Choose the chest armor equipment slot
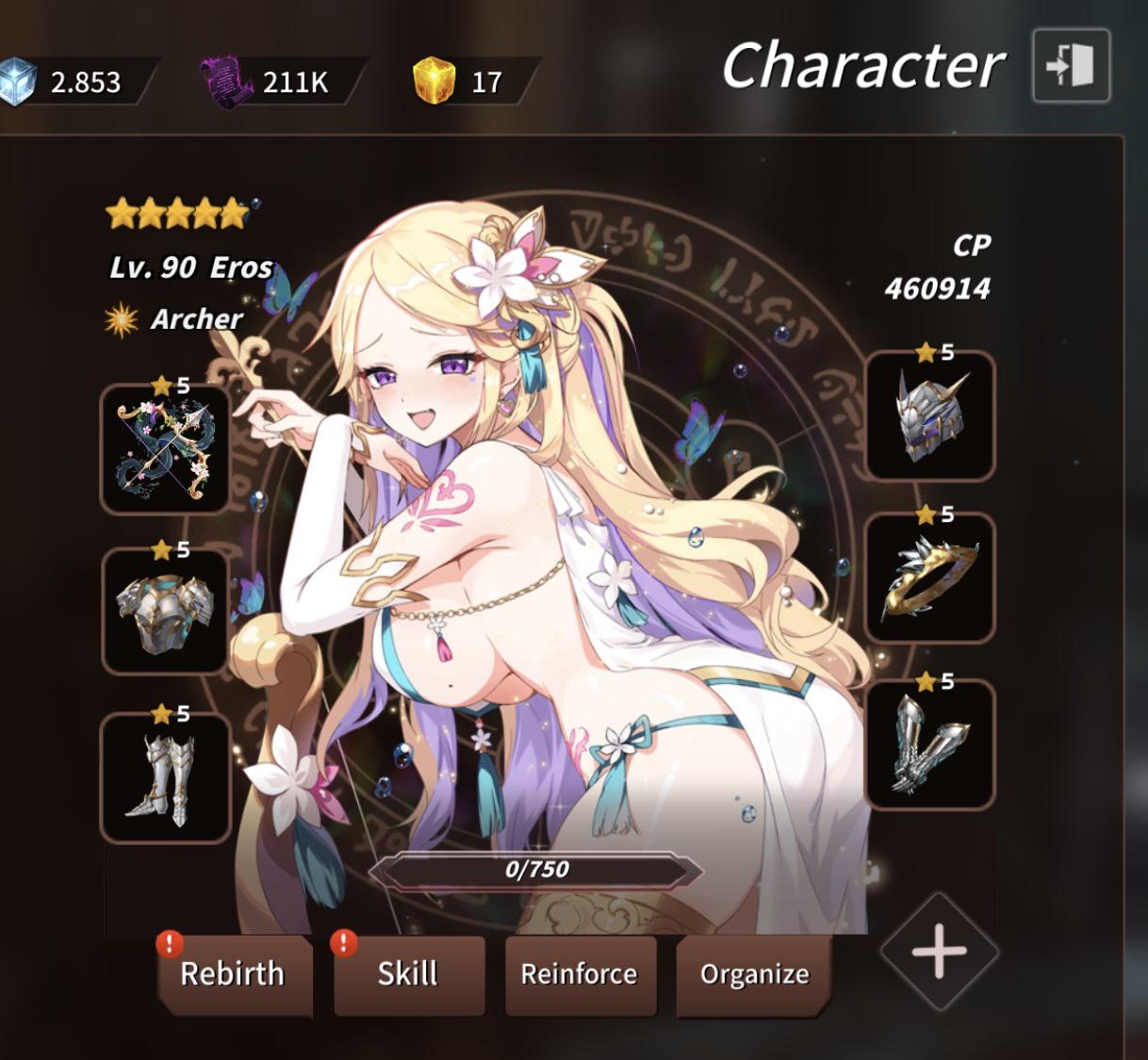This screenshot has height=1060, width=1148. 166,612
